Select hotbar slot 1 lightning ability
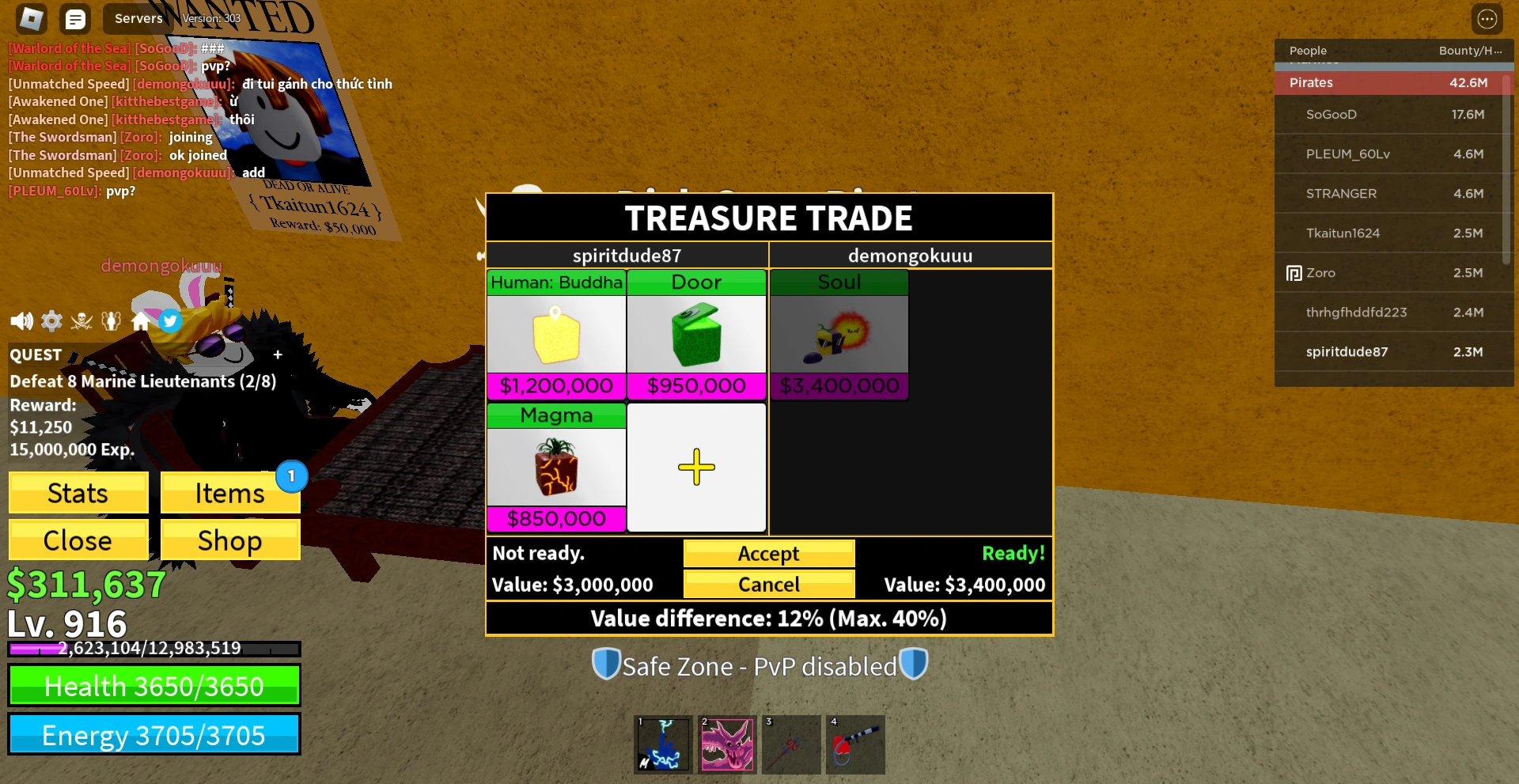The height and width of the screenshot is (784, 1519). point(662,744)
